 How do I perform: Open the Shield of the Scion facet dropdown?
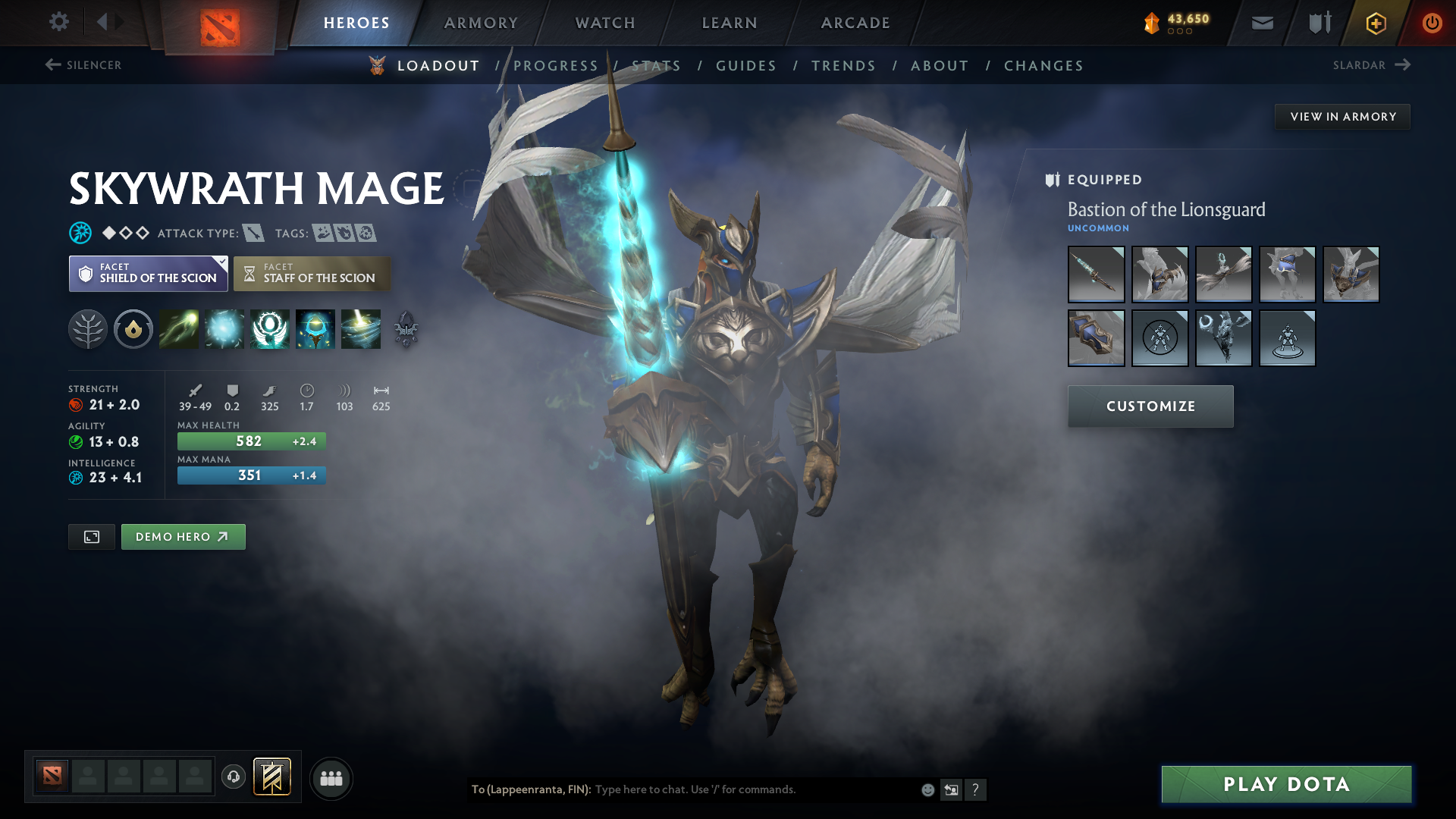221,261
